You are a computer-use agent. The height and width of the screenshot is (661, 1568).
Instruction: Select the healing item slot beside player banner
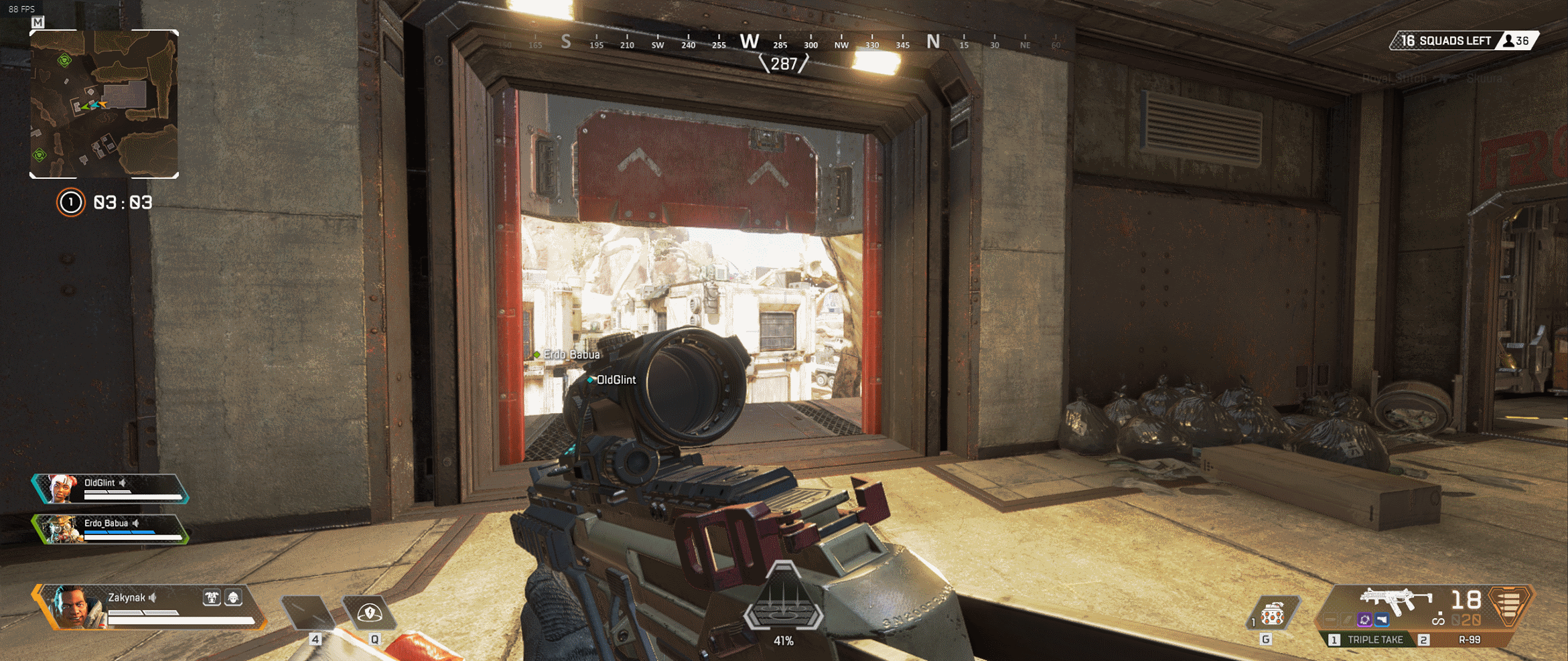tap(309, 612)
